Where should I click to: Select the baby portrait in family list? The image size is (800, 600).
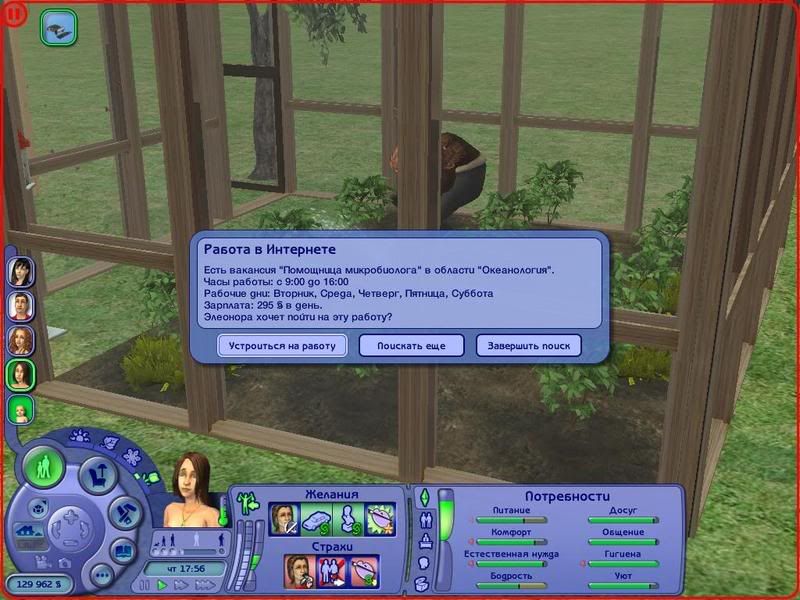21,410
